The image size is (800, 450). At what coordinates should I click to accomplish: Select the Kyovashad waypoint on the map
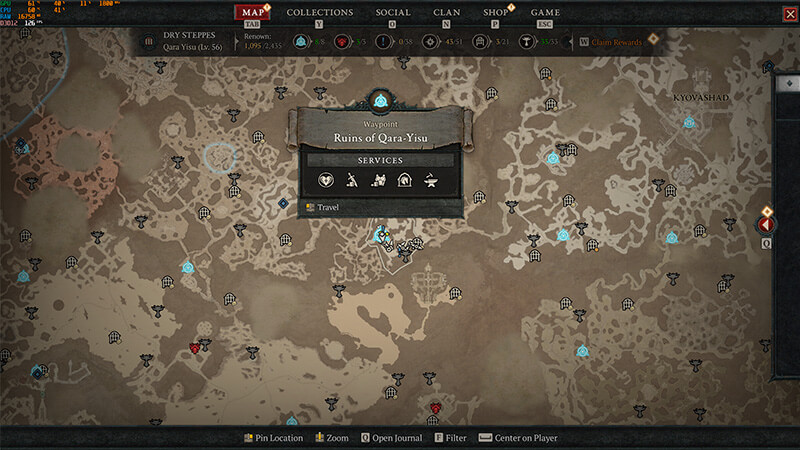(689, 123)
